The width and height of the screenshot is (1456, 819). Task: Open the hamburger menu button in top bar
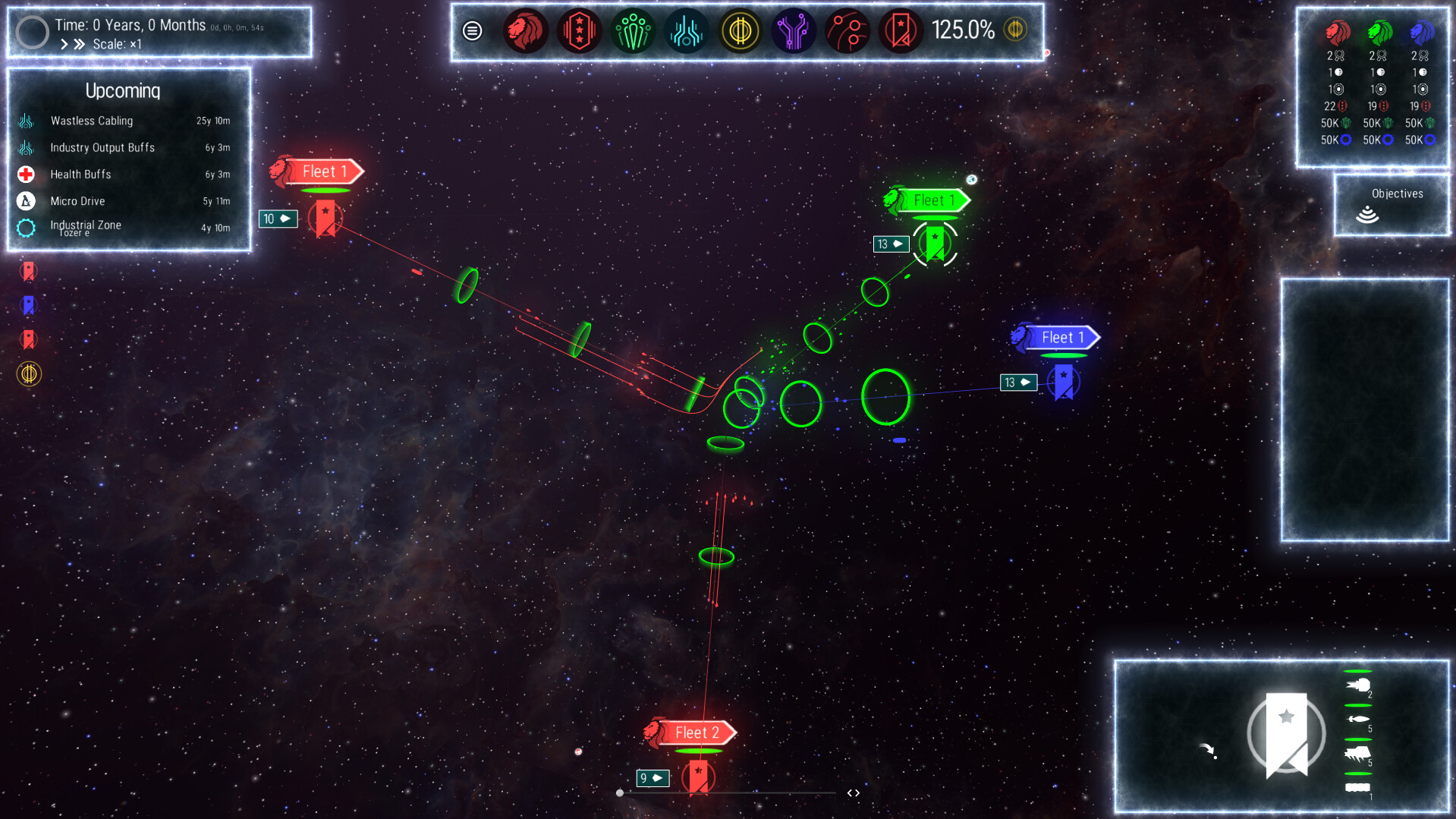(472, 32)
